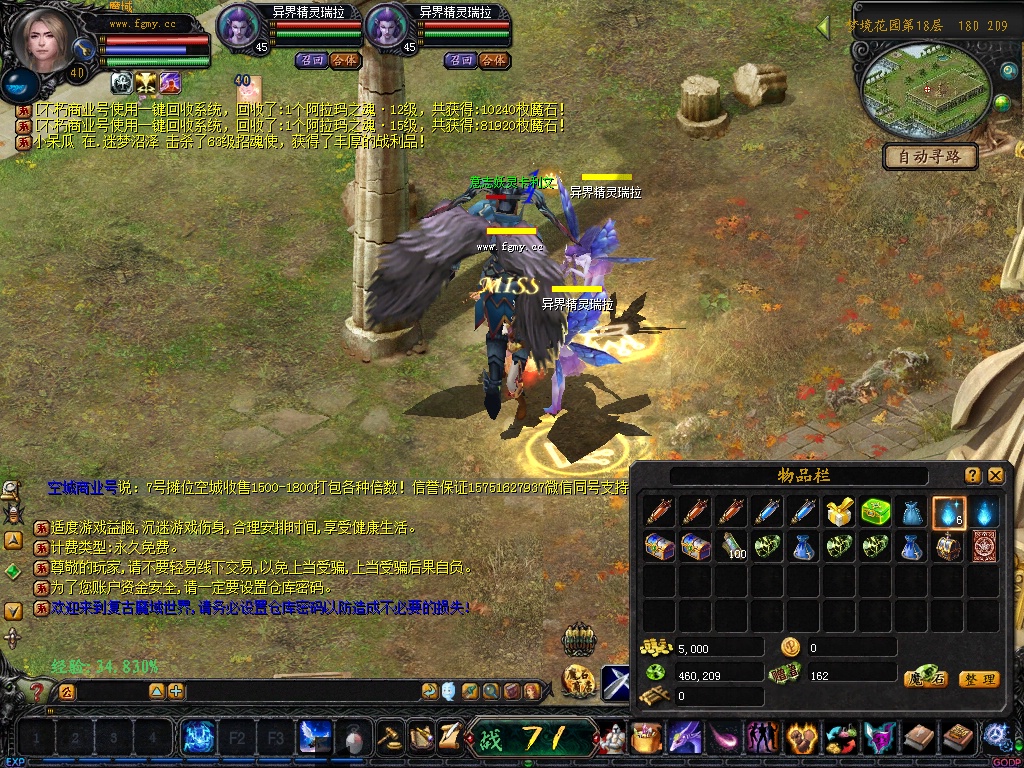Click the 自动寻路 auto-pathfinding button
The image size is (1024, 768).
pyautogui.click(x=930, y=157)
